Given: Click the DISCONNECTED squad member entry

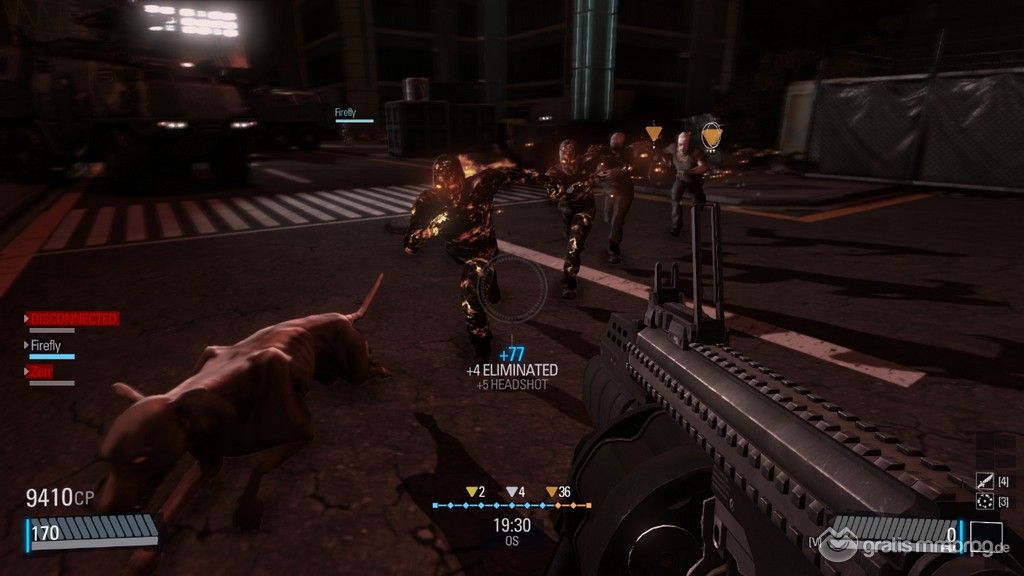Looking at the screenshot, I should 73,319.
